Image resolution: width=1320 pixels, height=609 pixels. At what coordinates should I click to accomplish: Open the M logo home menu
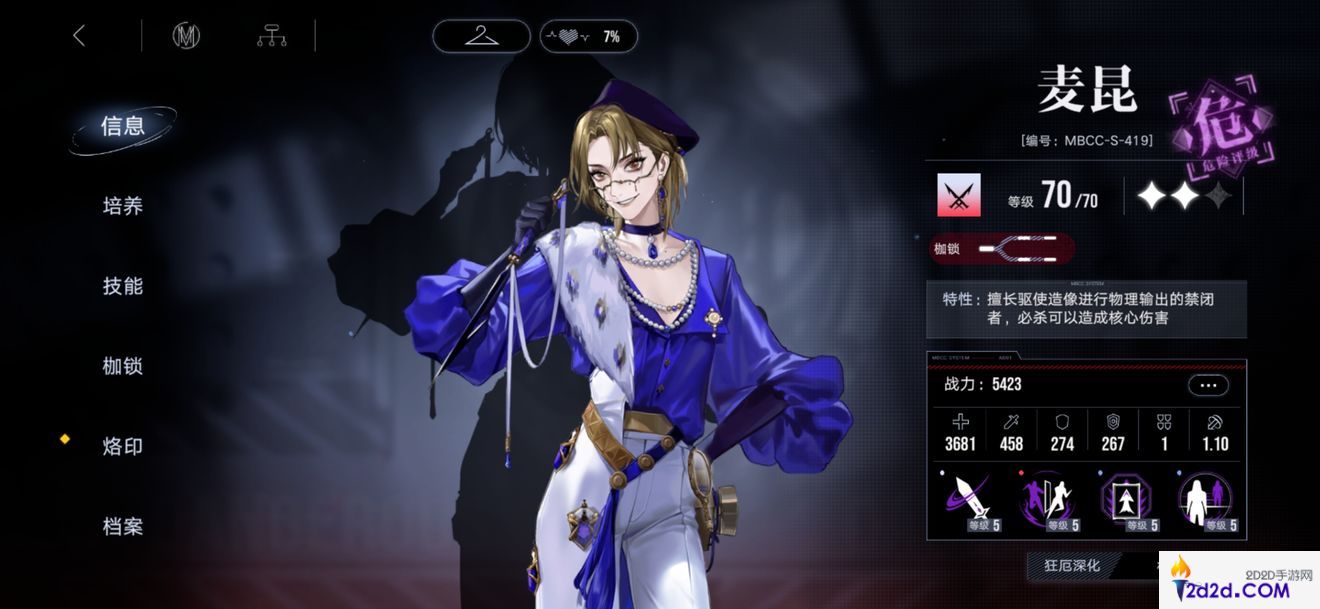186,37
